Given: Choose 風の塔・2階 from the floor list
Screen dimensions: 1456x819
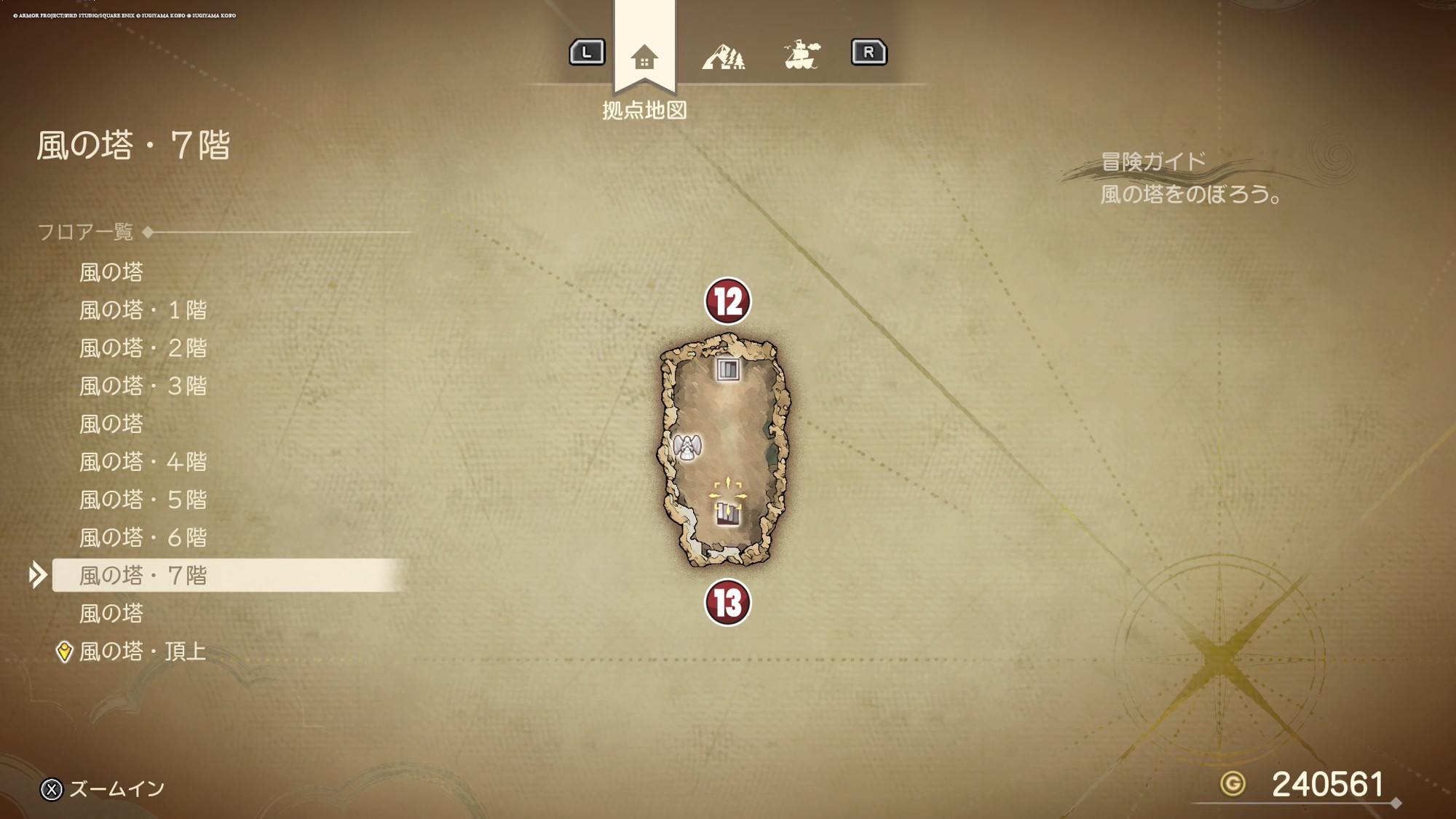Looking at the screenshot, I should (143, 348).
